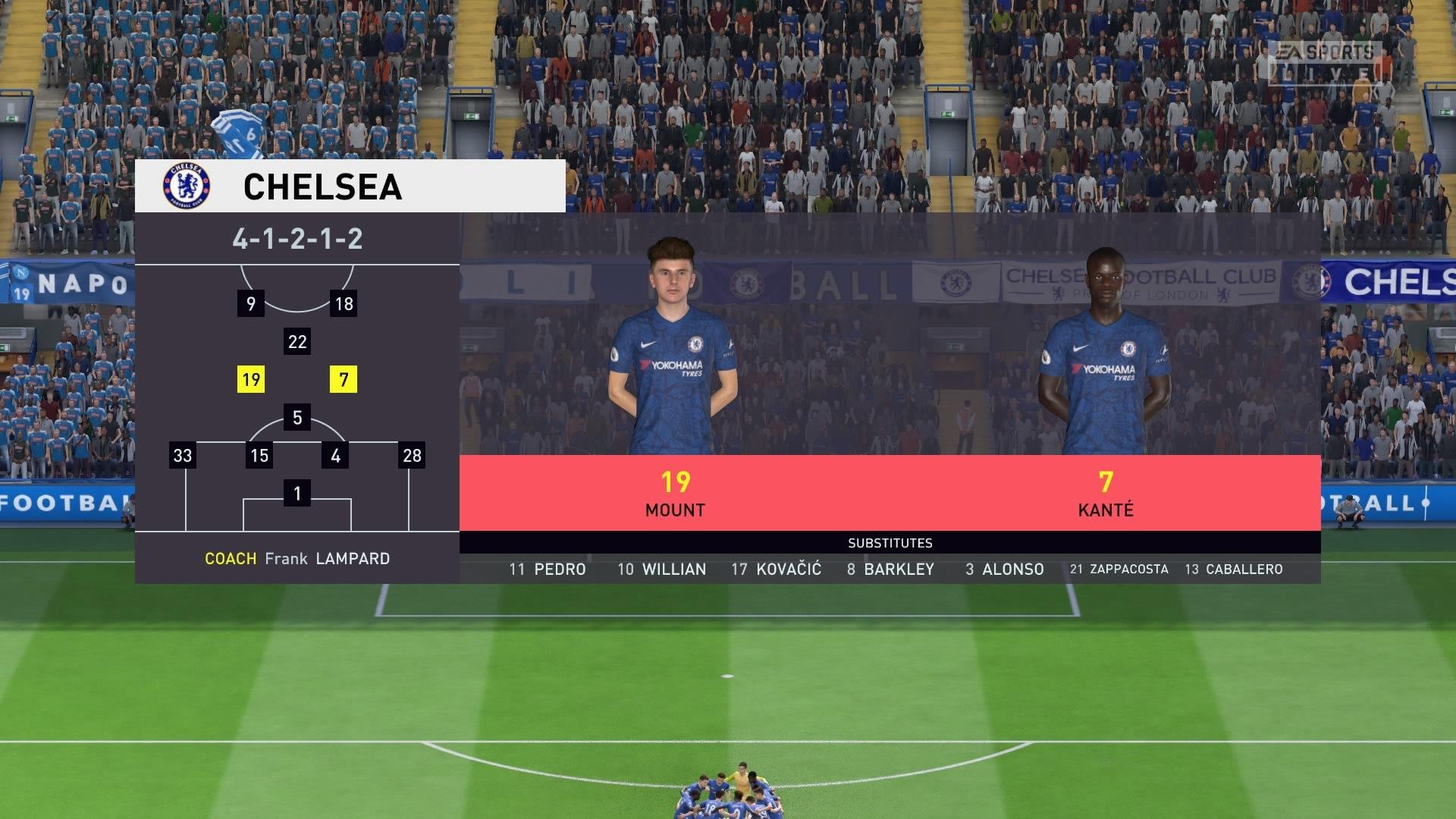Pick substitute Caballero from the bench
This screenshot has height=819, width=1456.
(x=1233, y=570)
